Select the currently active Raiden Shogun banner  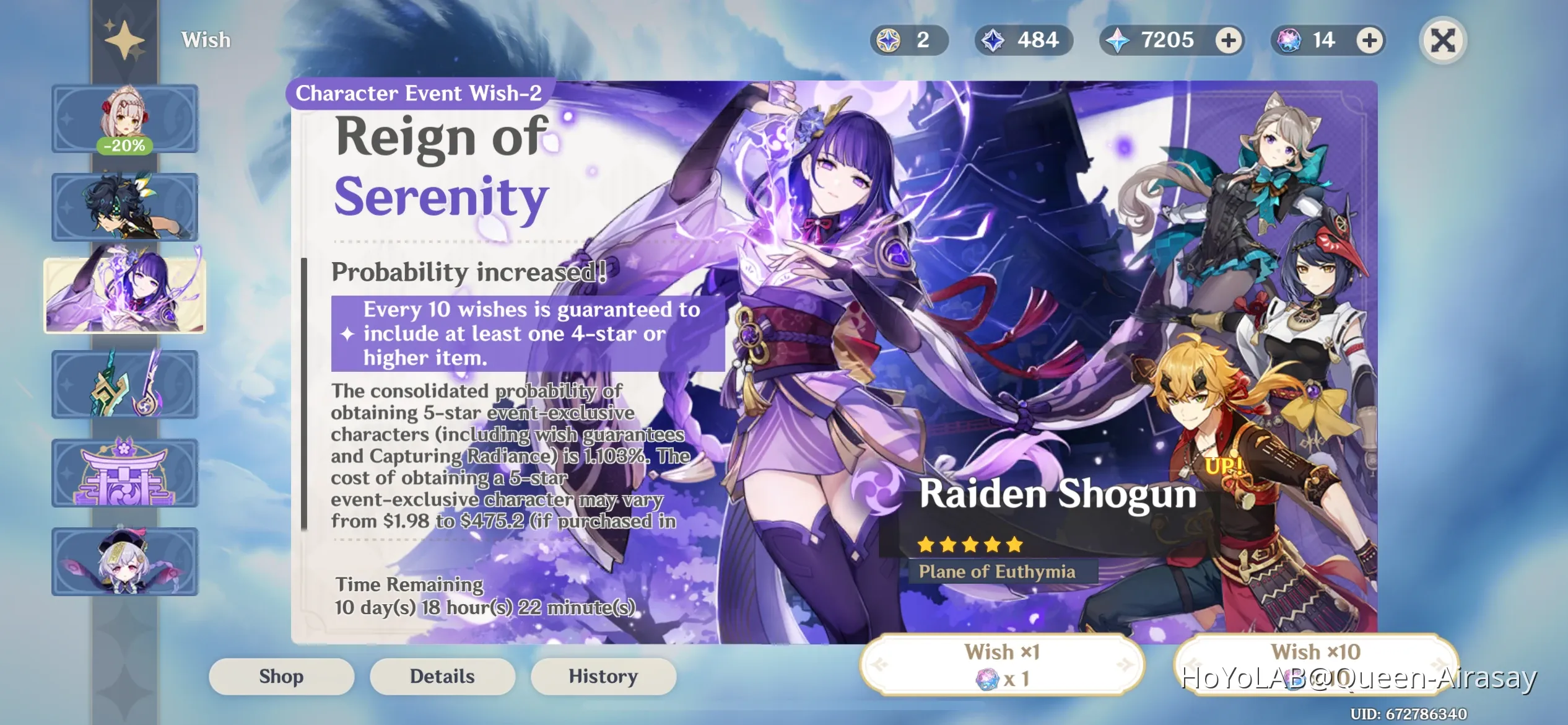pyautogui.click(x=124, y=295)
